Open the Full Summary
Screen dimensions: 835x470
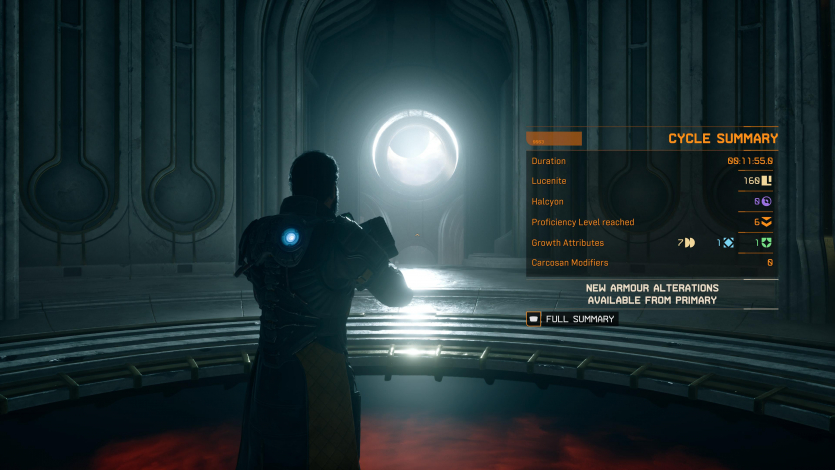tap(572, 319)
